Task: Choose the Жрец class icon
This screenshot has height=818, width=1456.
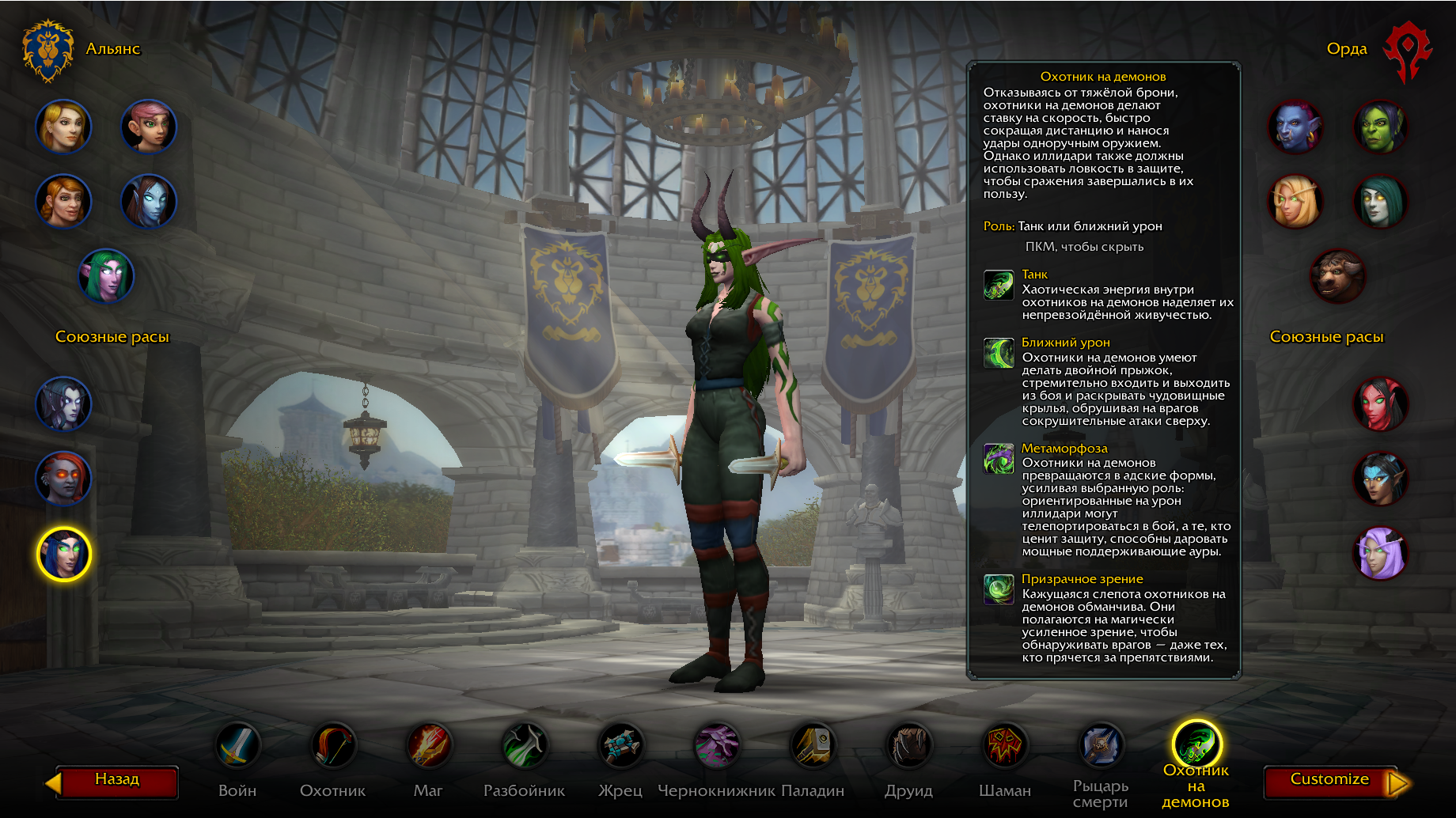Action: 620,746
